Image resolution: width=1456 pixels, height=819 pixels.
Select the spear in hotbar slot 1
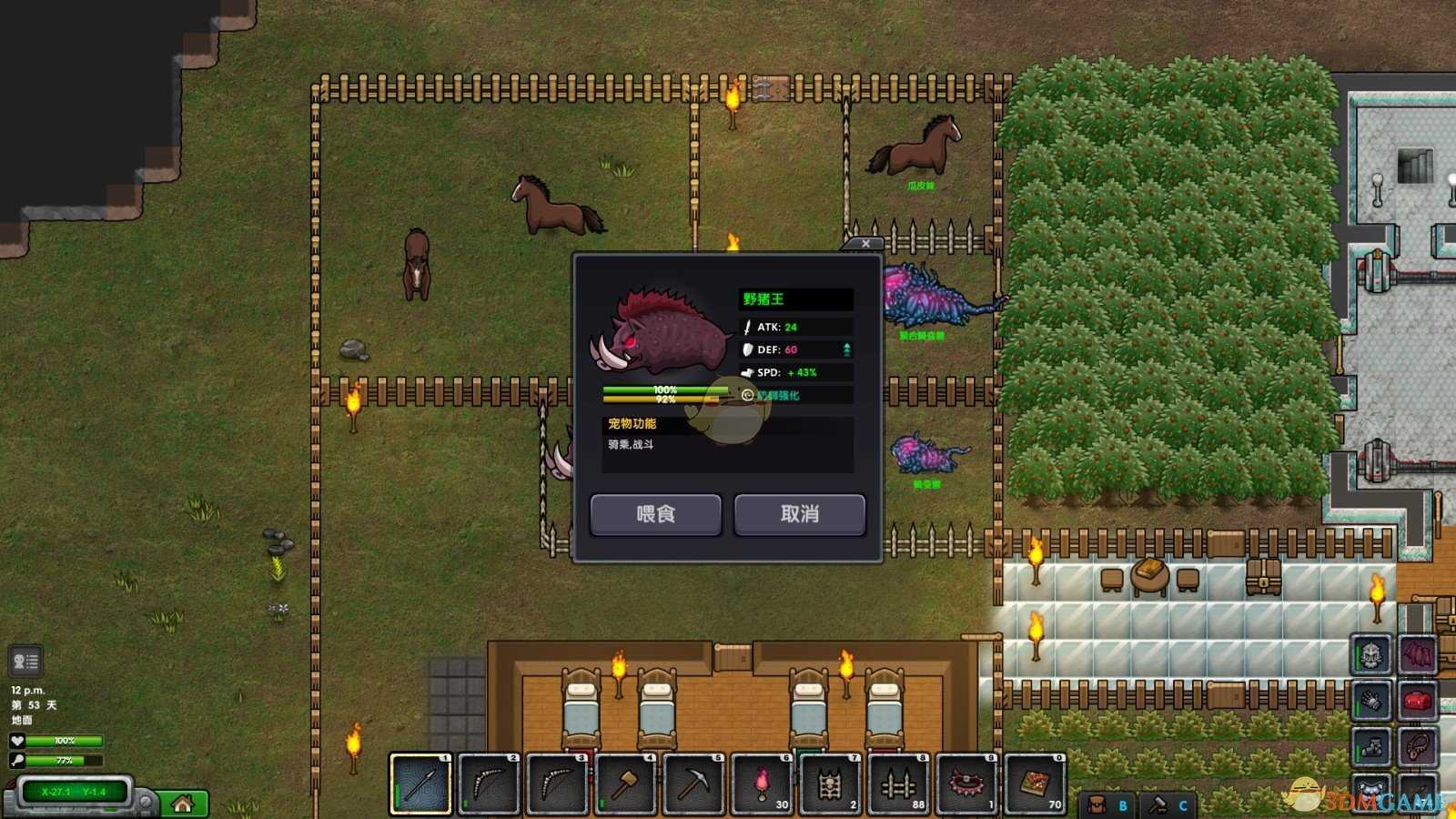[x=420, y=784]
